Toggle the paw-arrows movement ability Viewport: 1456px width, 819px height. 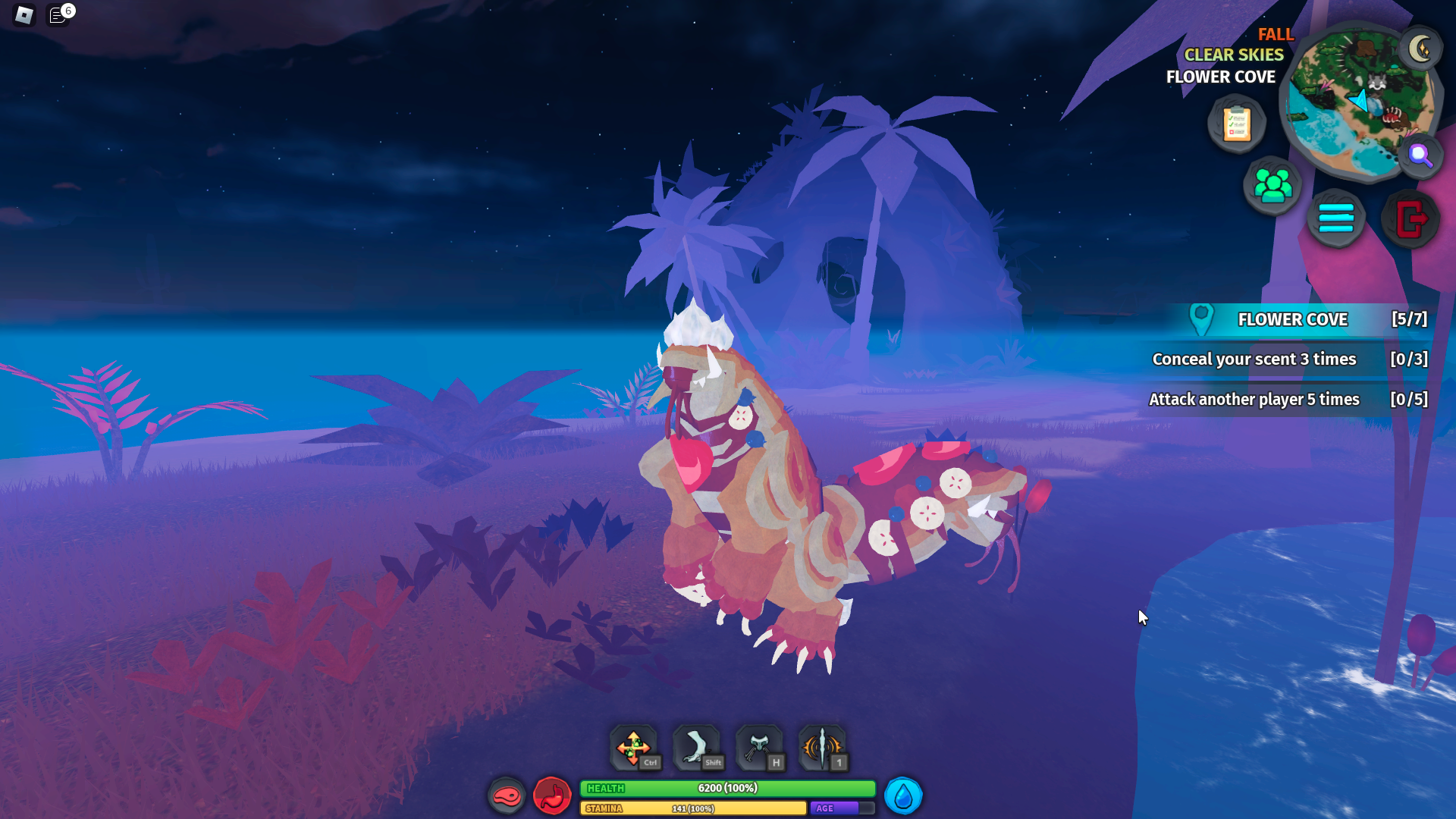coord(634,748)
